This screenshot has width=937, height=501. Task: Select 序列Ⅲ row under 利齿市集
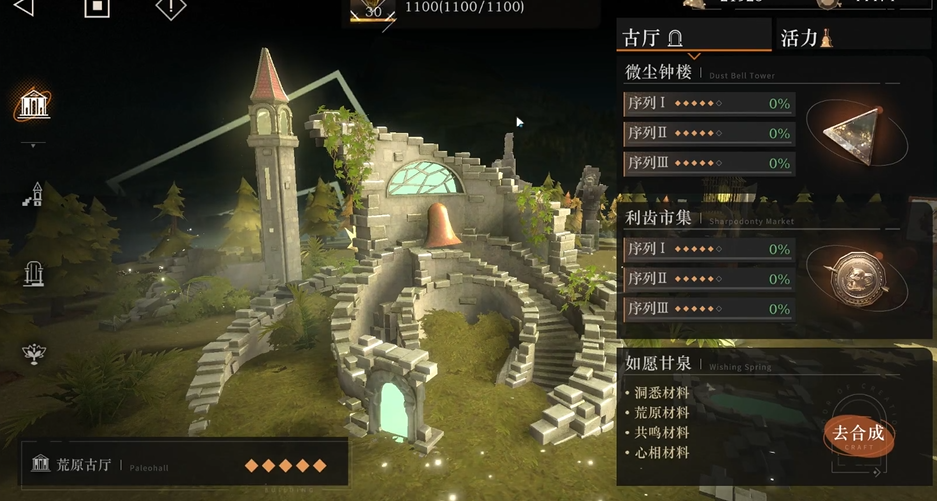pyautogui.click(x=709, y=309)
